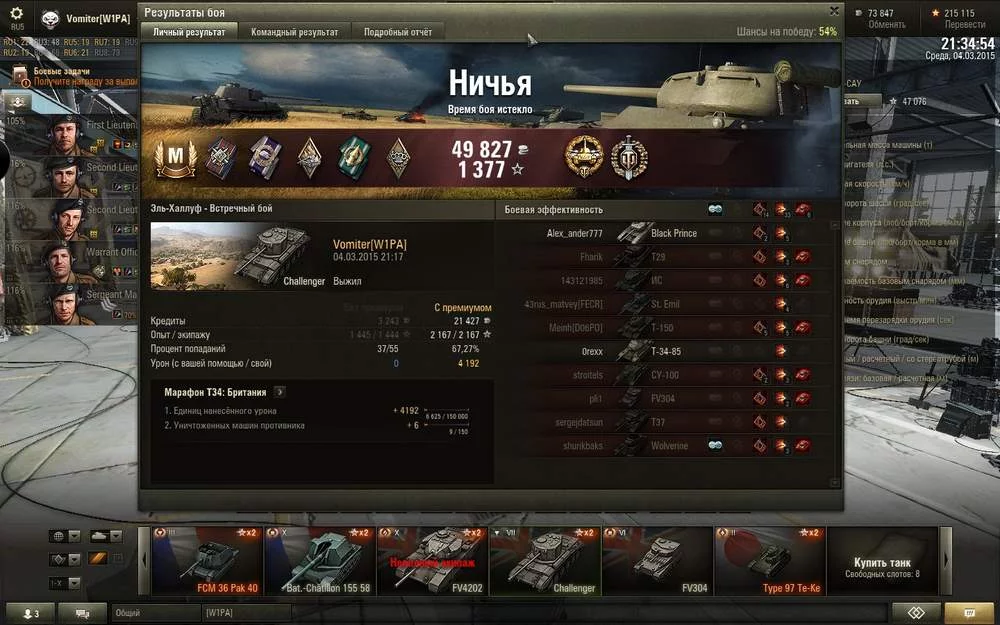Select the Type 97 Te-Ke tank
This screenshot has height=625, width=1000.
(x=770, y=561)
